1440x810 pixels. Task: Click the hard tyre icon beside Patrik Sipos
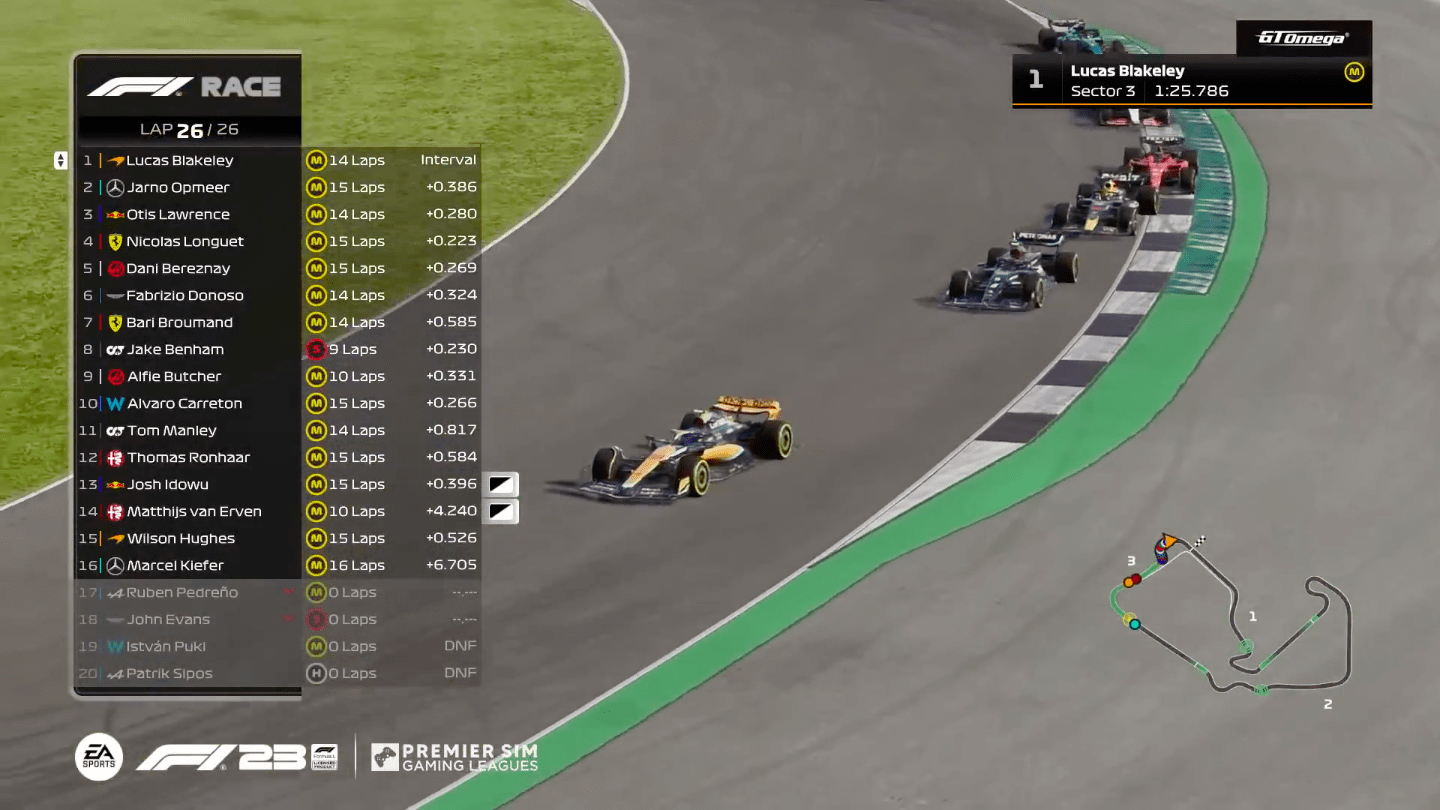click(319, 673)
